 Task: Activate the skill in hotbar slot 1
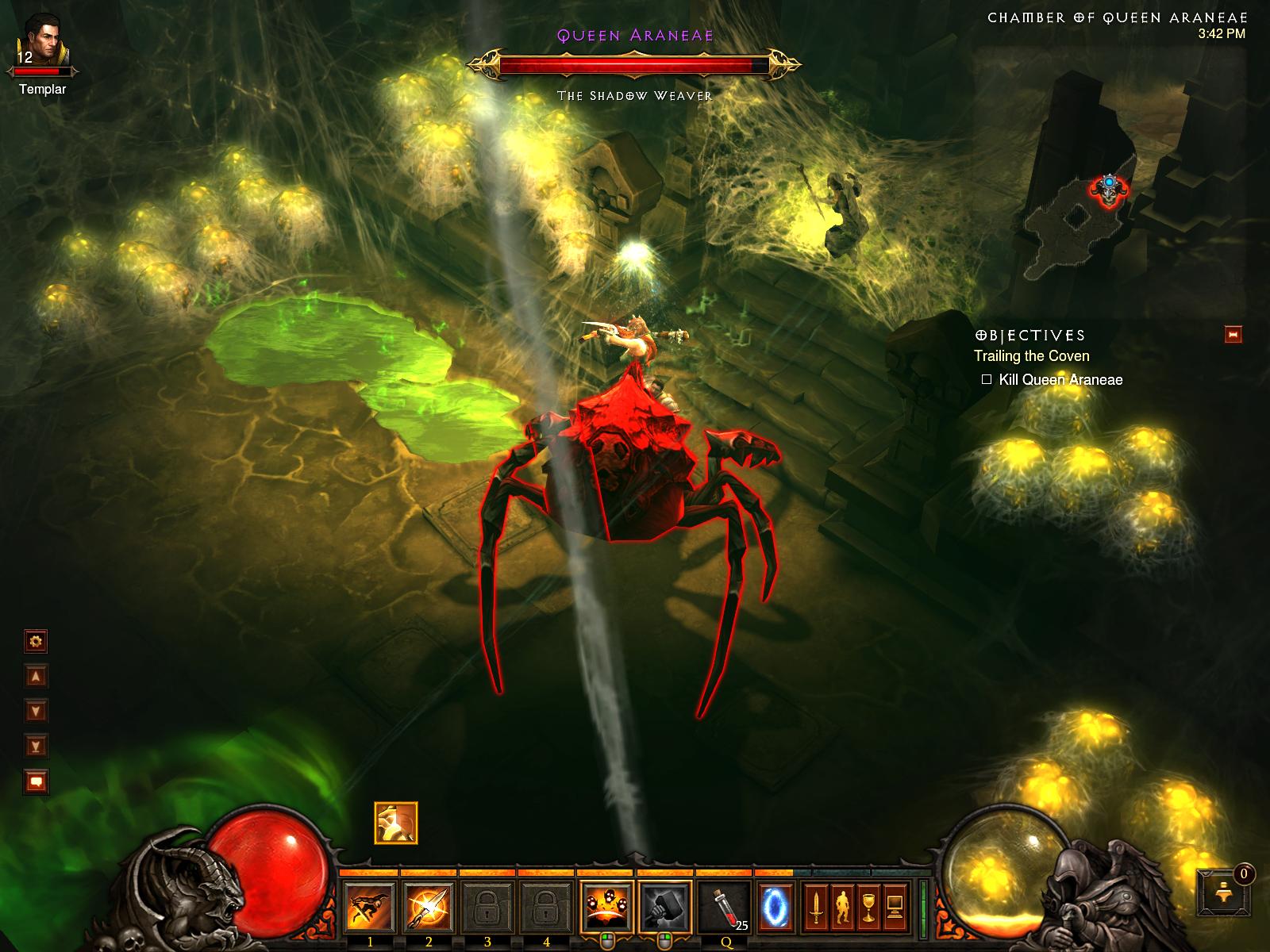coord(369,906)
